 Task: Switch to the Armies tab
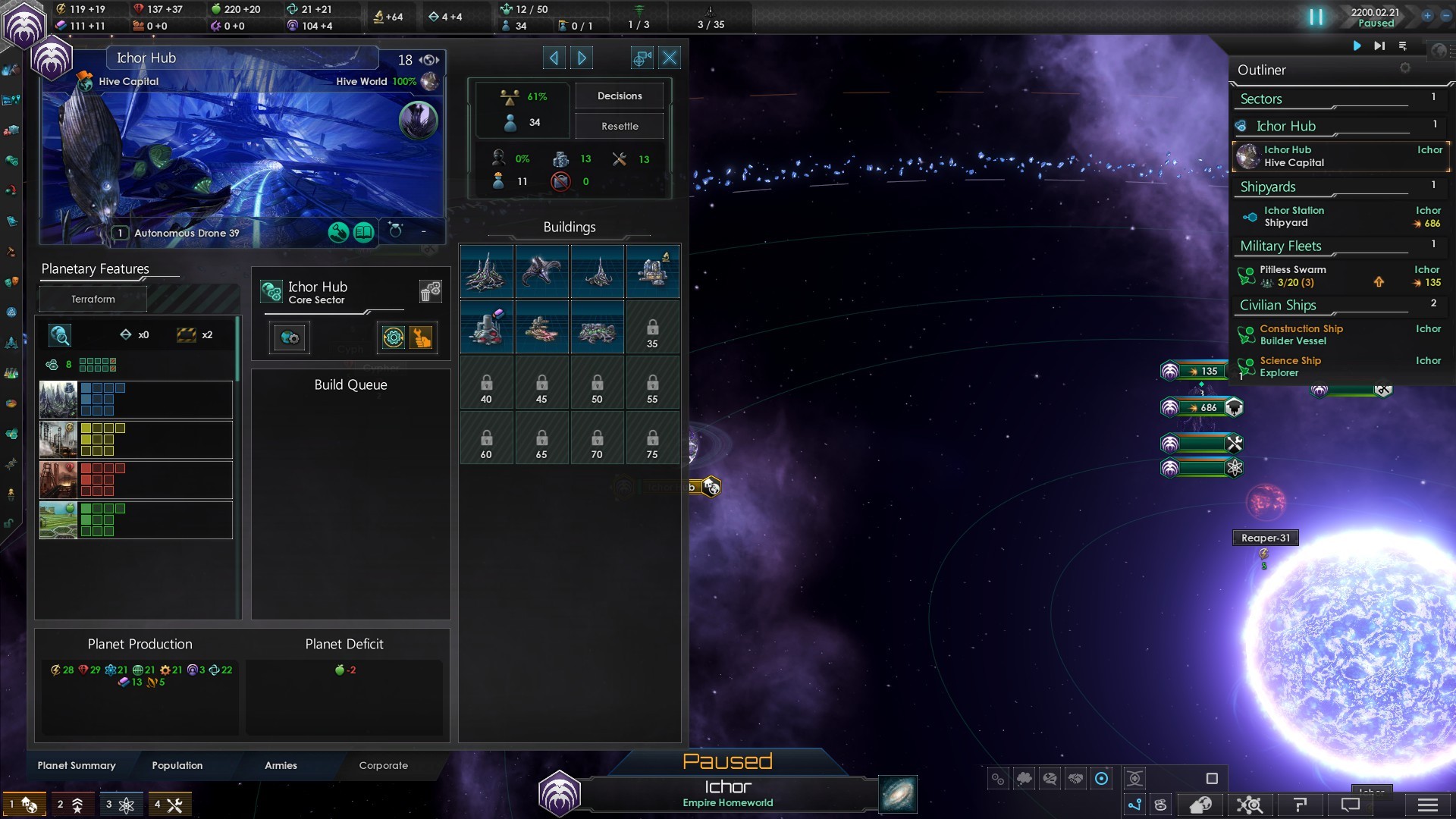[x=281, y=765]
